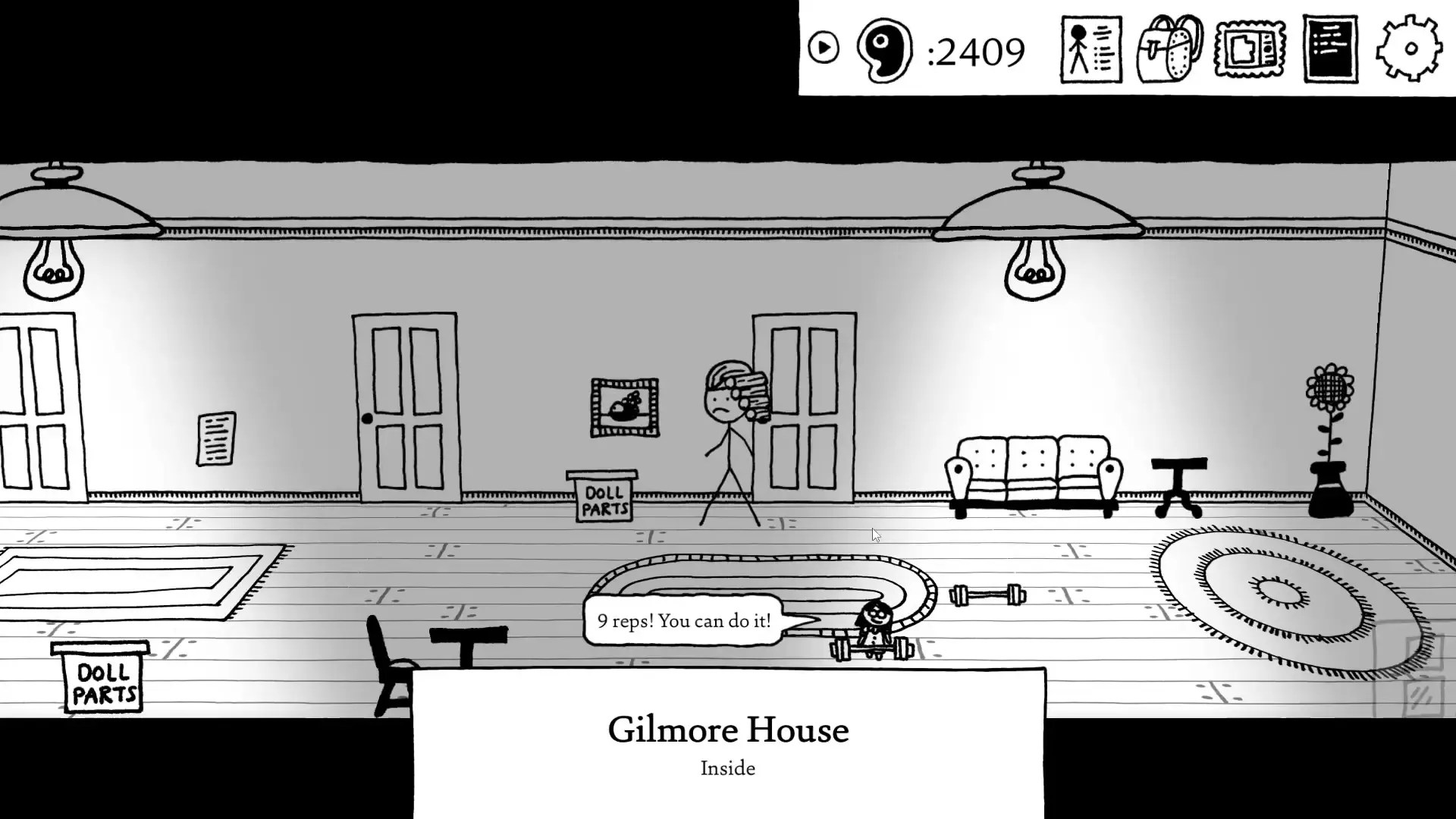Click the meat currency icon
This screenshot has width=1456, height=819.
(884, 50)
